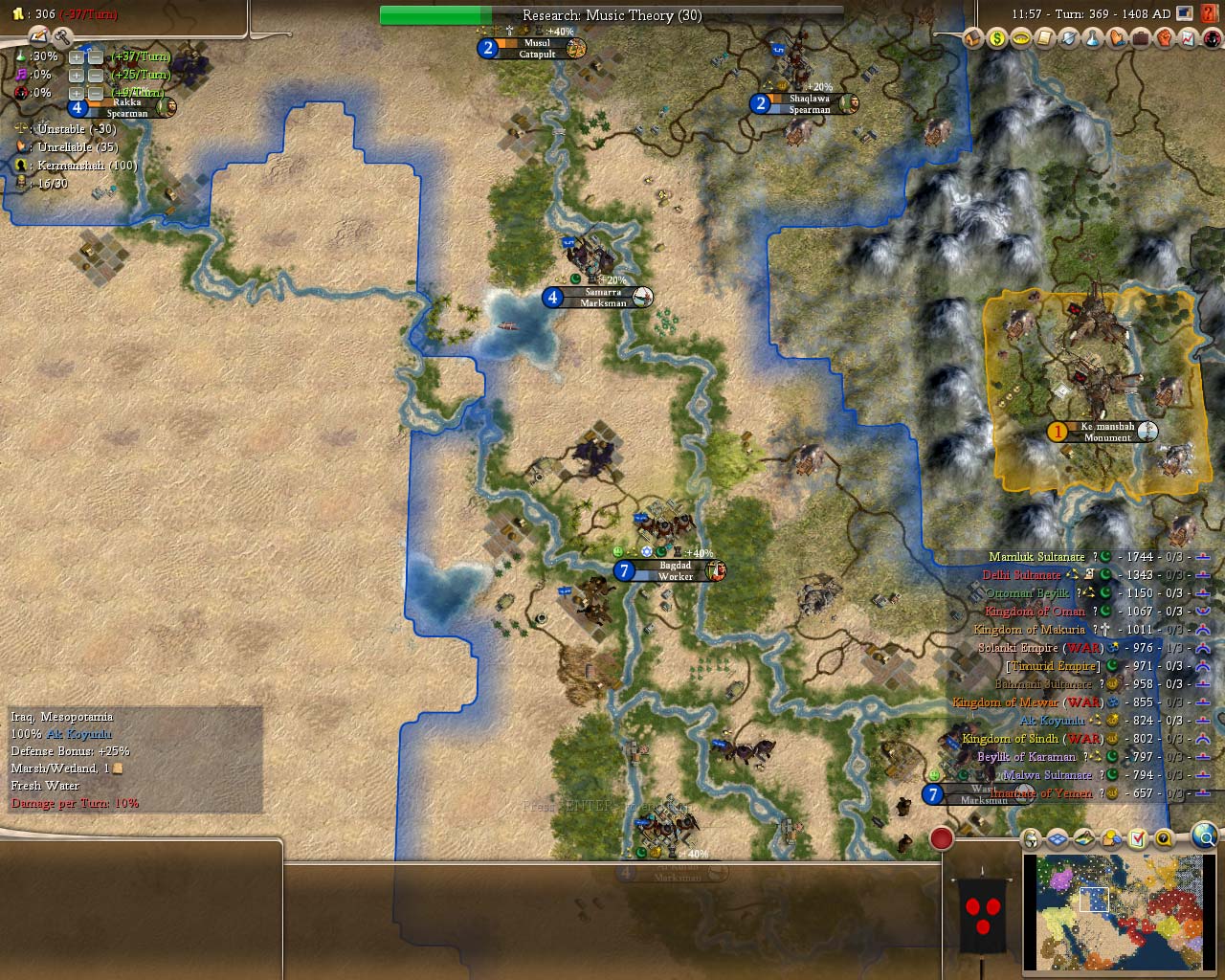The image size is (1225, 980).
Task: Toggle the unit icons helmet button
Action: (1031, 839)
